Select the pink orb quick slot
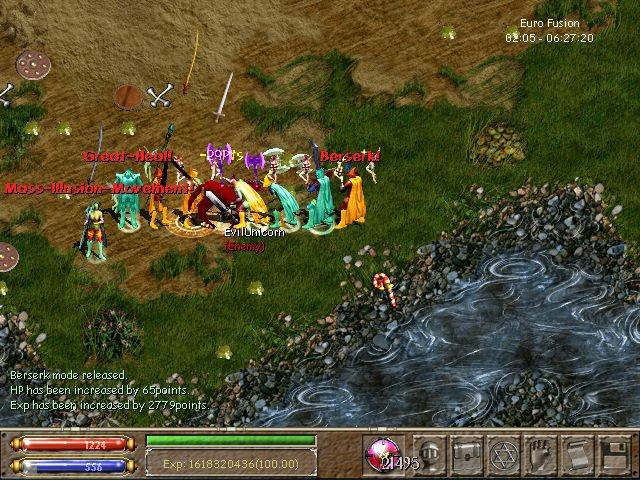The image size is (640, 480). tap(381, 452)
